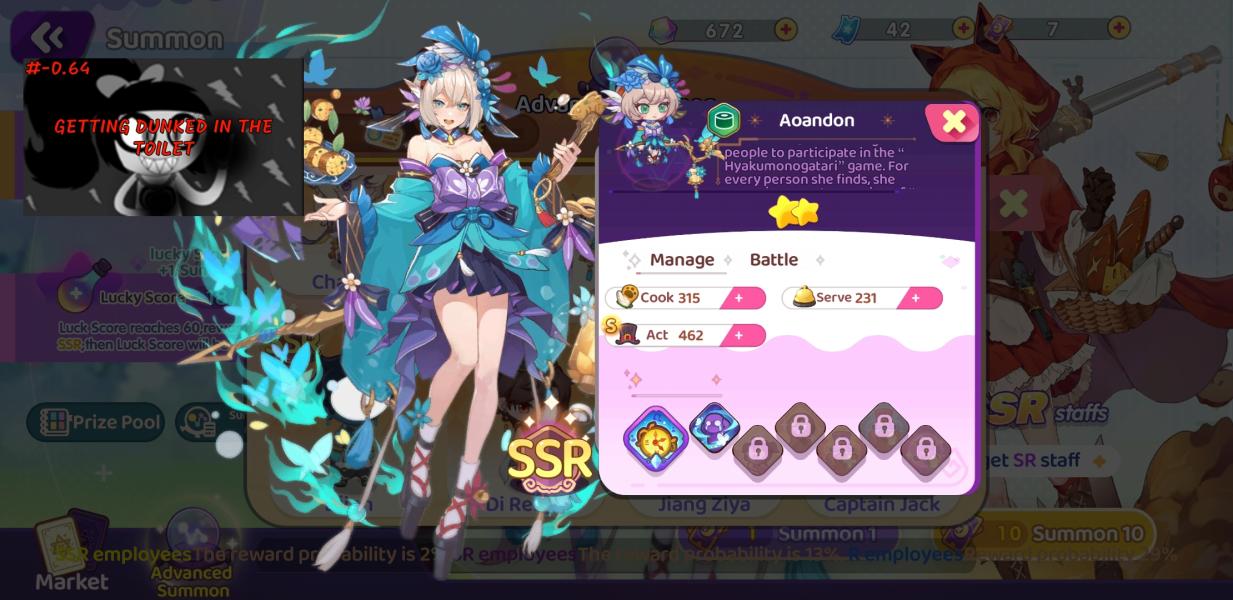
Task: Use the Summon 1 button
Action: (826, 534)
